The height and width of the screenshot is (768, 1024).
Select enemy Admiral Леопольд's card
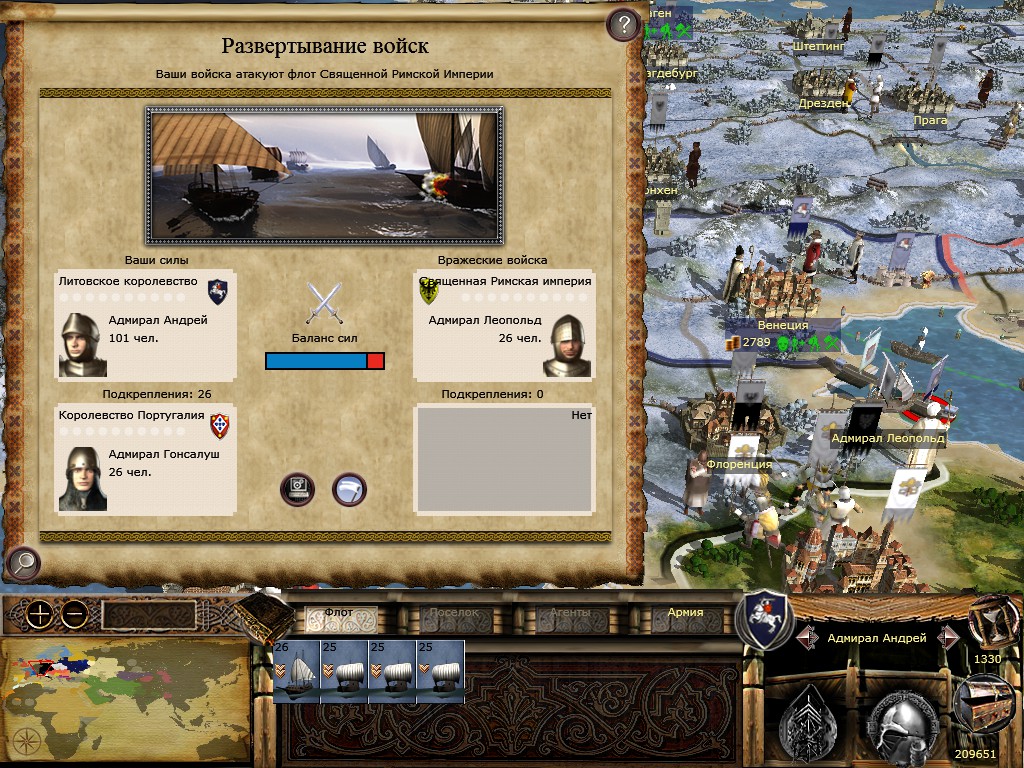pyautogui.click(x=504, y=325)
